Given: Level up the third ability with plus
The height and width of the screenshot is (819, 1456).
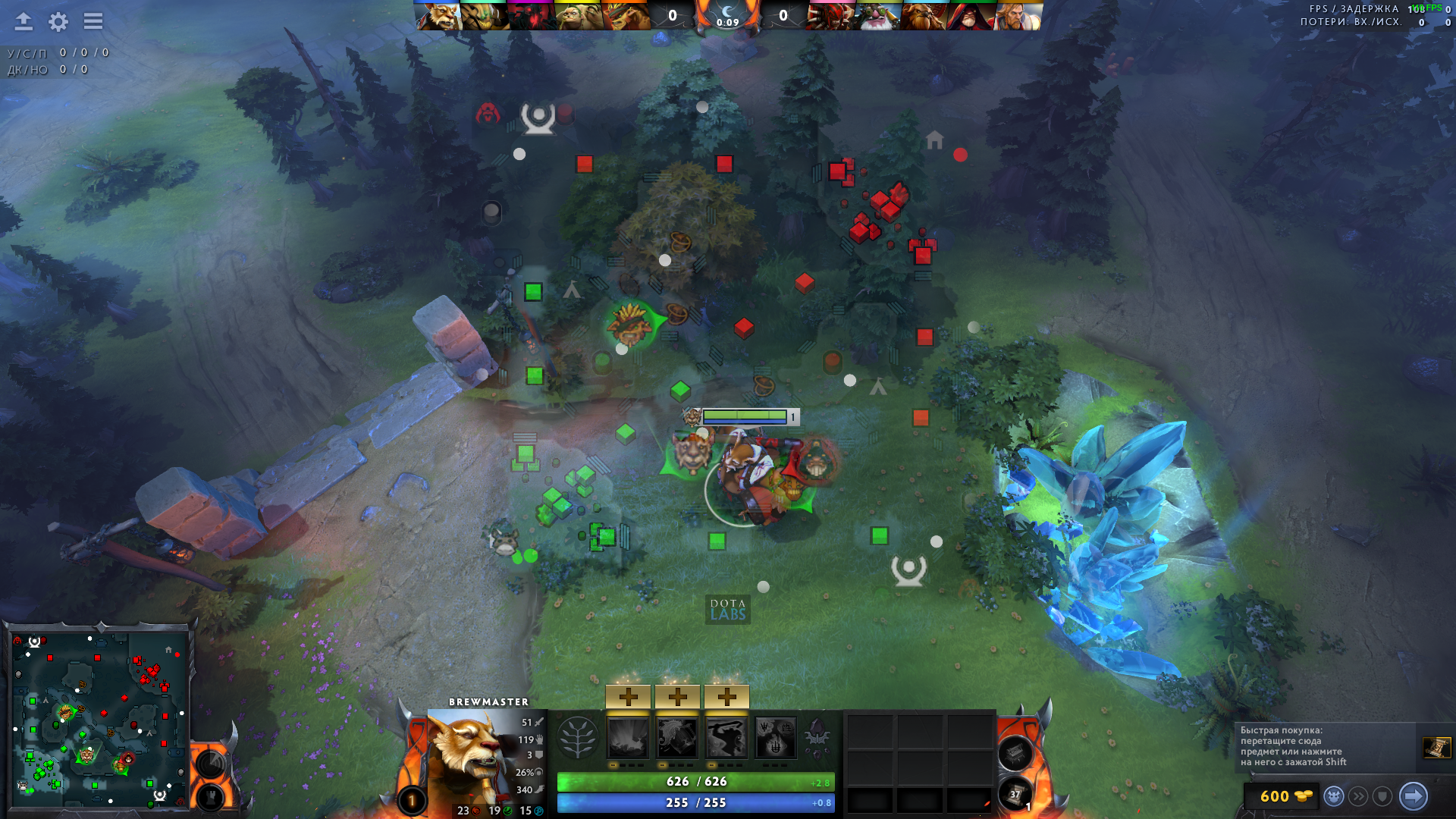Looking at the screenshot, I should 726,696.
